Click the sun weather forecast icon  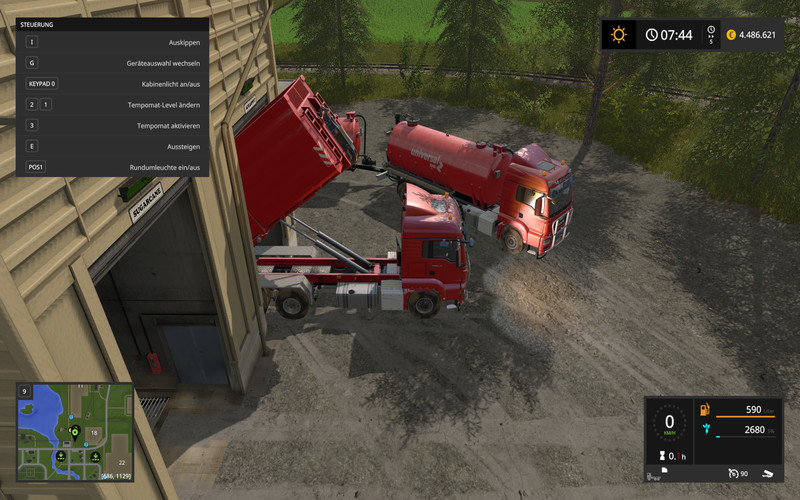tap(619, 35)
